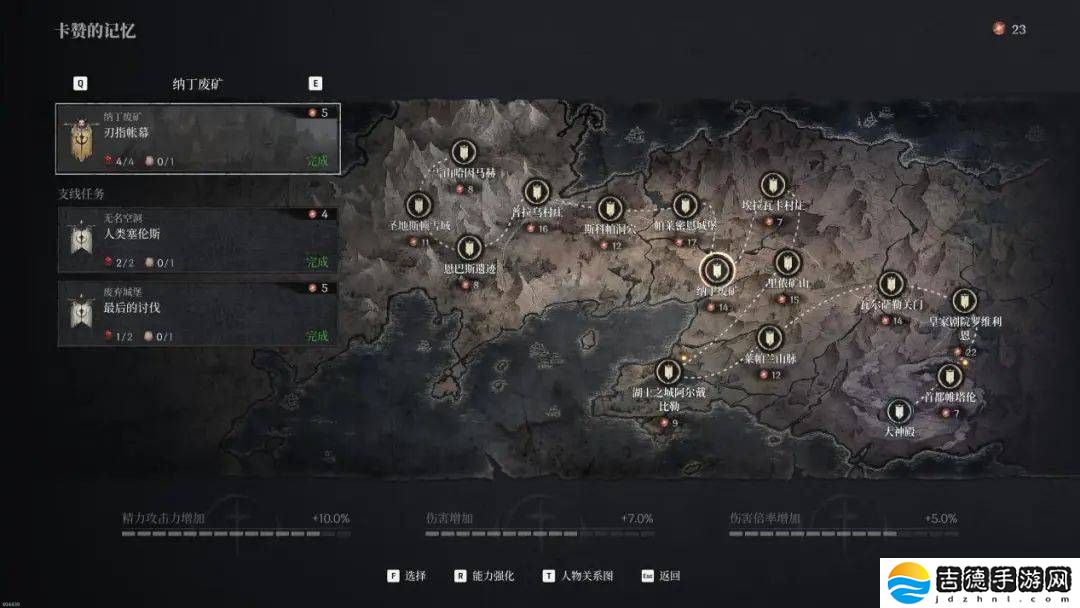Image resolution: width=1080 pixels, height=608 pixels.
Task: Open 能力强化 ability enhancement
Action: 484,576
